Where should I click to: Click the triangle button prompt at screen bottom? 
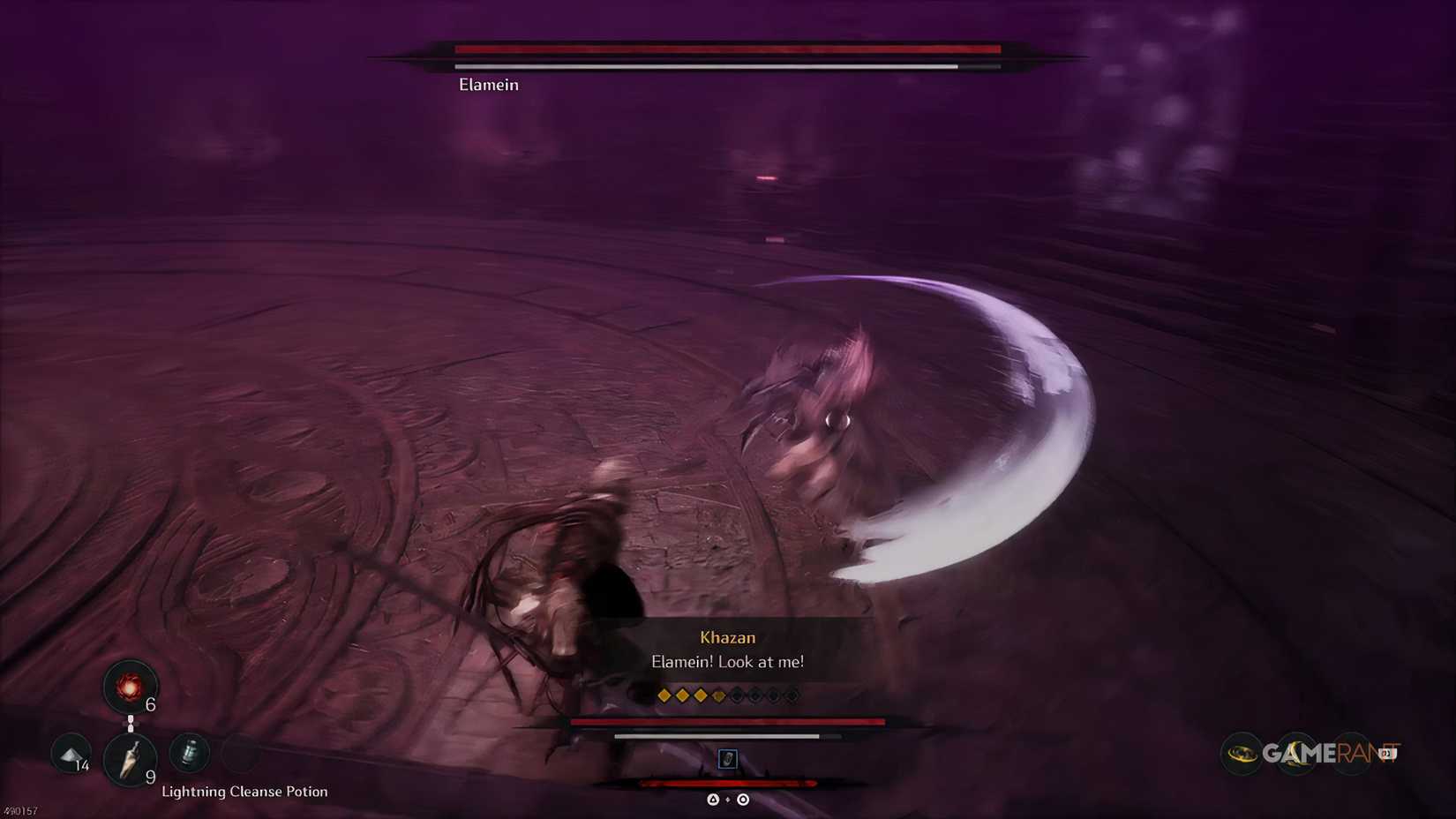(712, 800)
